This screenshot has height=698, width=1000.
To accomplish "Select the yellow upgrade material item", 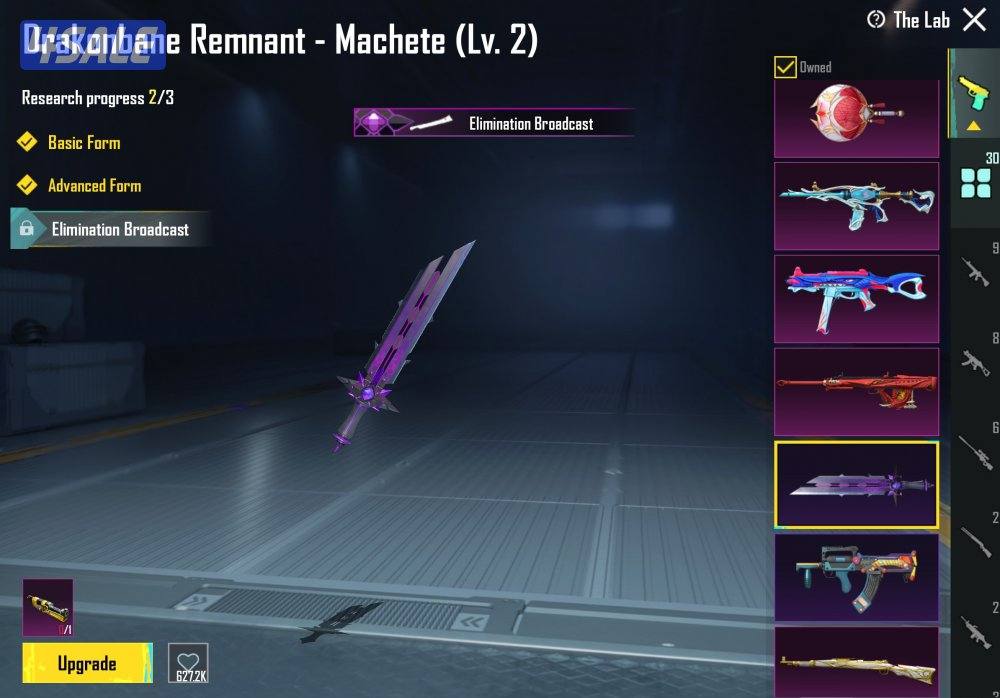I will [x=47, y=608].
